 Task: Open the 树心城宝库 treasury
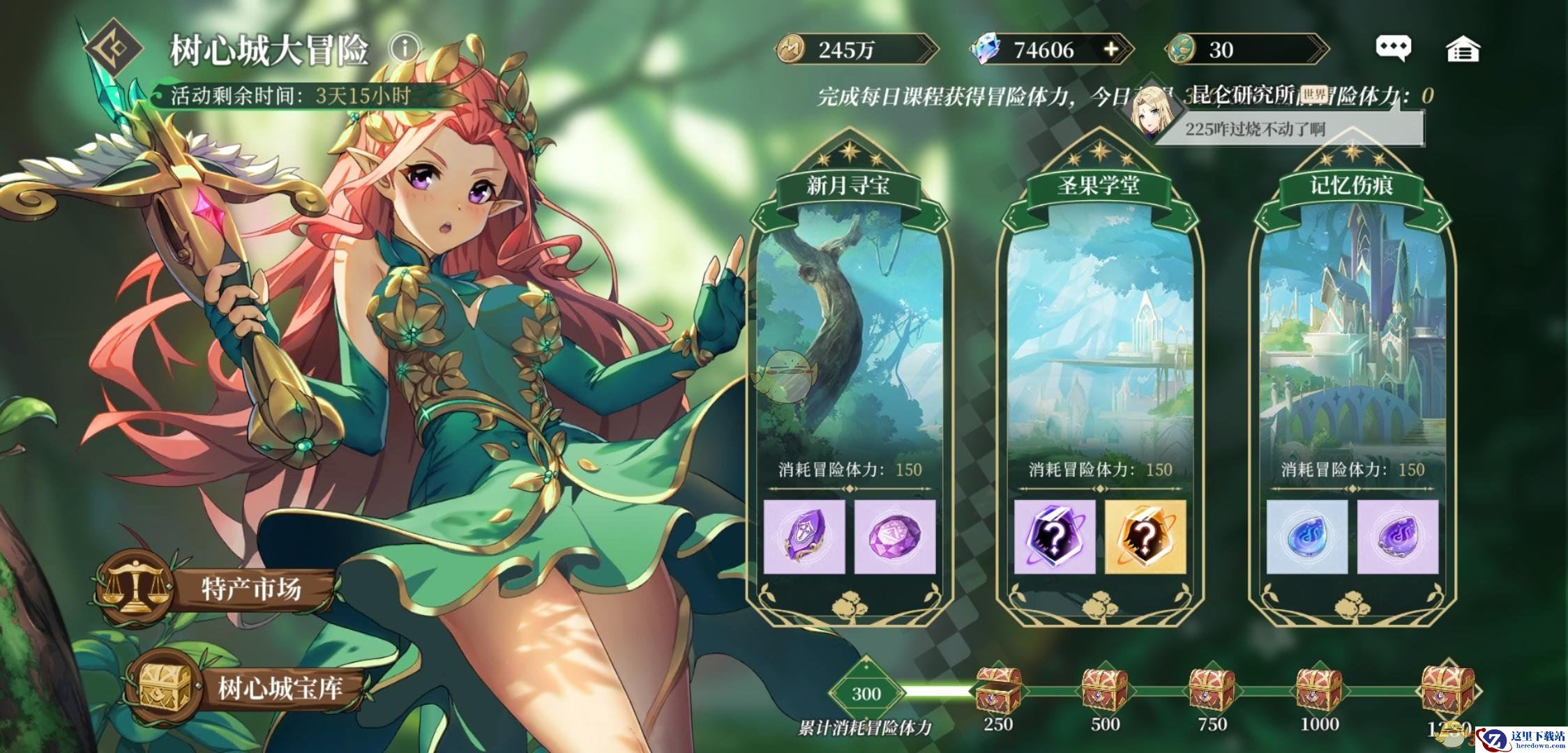click(x=244, y=687)
